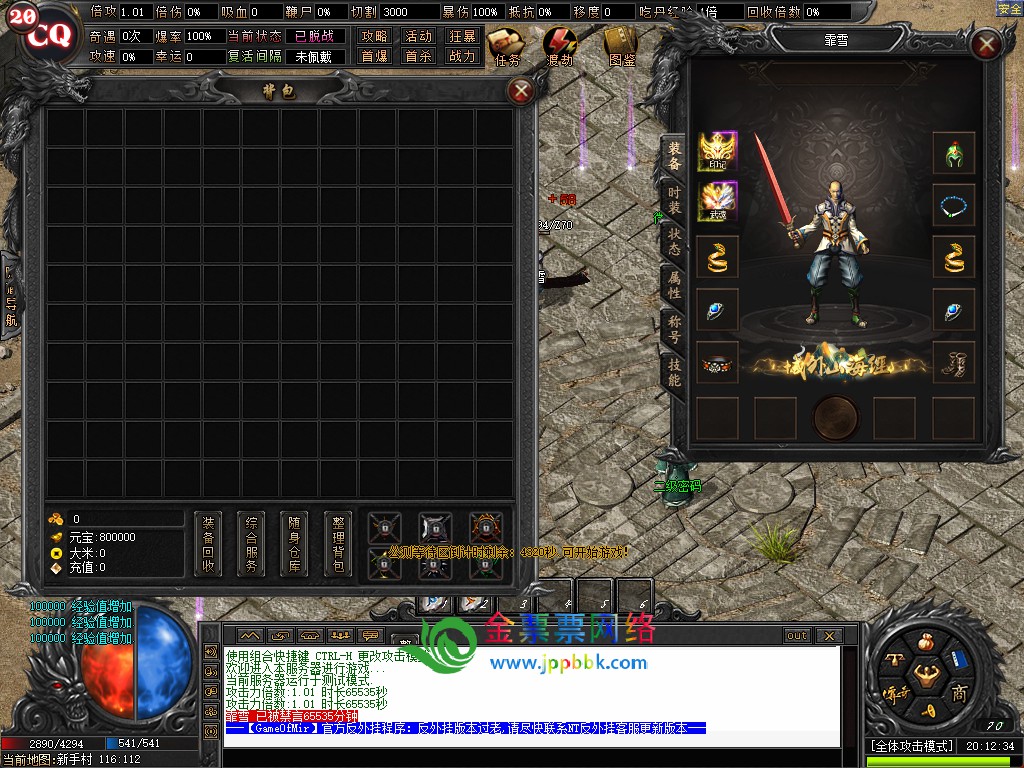Click the 首爆 button
Viewport: 1024px width, 768px height.
[x=375, y=57]
